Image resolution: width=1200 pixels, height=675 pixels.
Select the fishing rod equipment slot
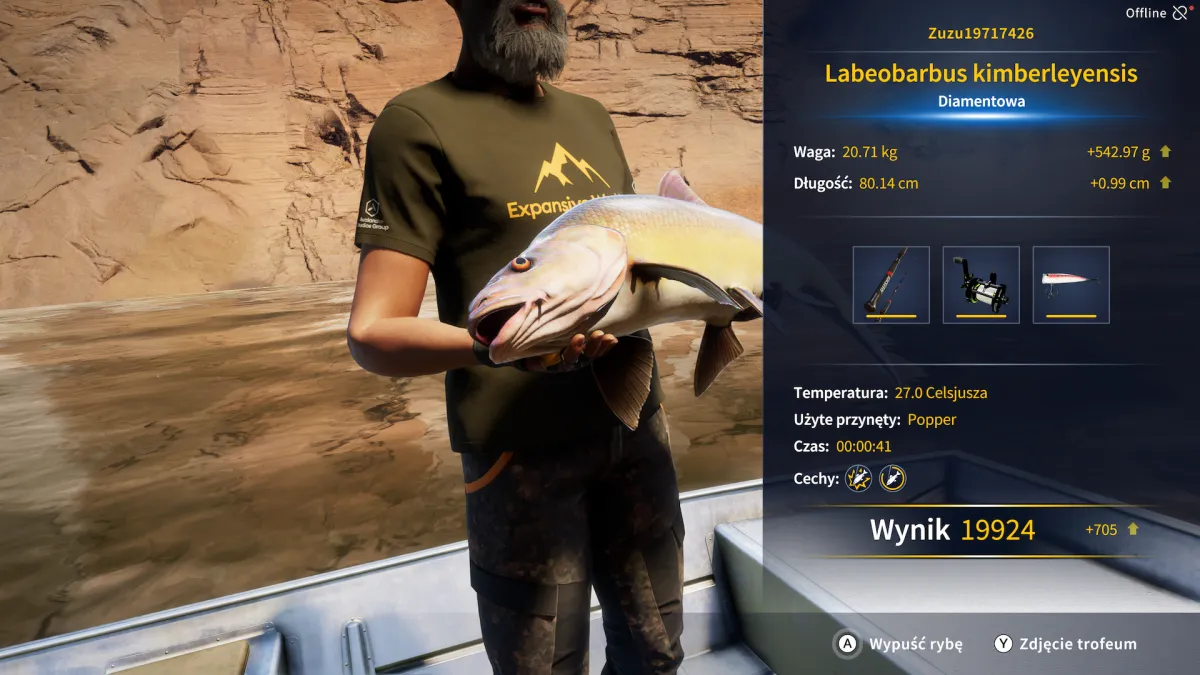891,285
